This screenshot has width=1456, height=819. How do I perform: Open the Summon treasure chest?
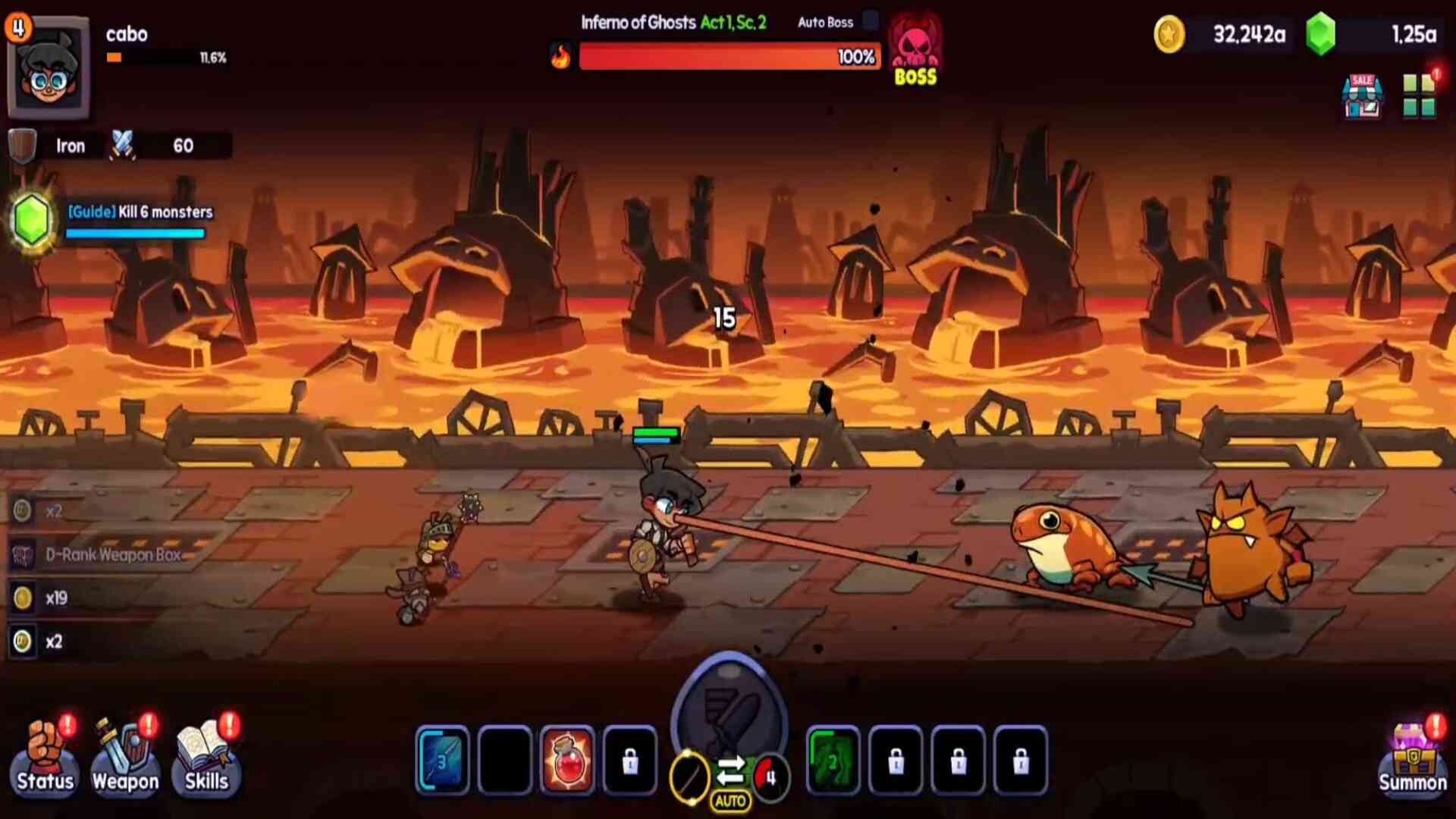(x=1412, y=758)
